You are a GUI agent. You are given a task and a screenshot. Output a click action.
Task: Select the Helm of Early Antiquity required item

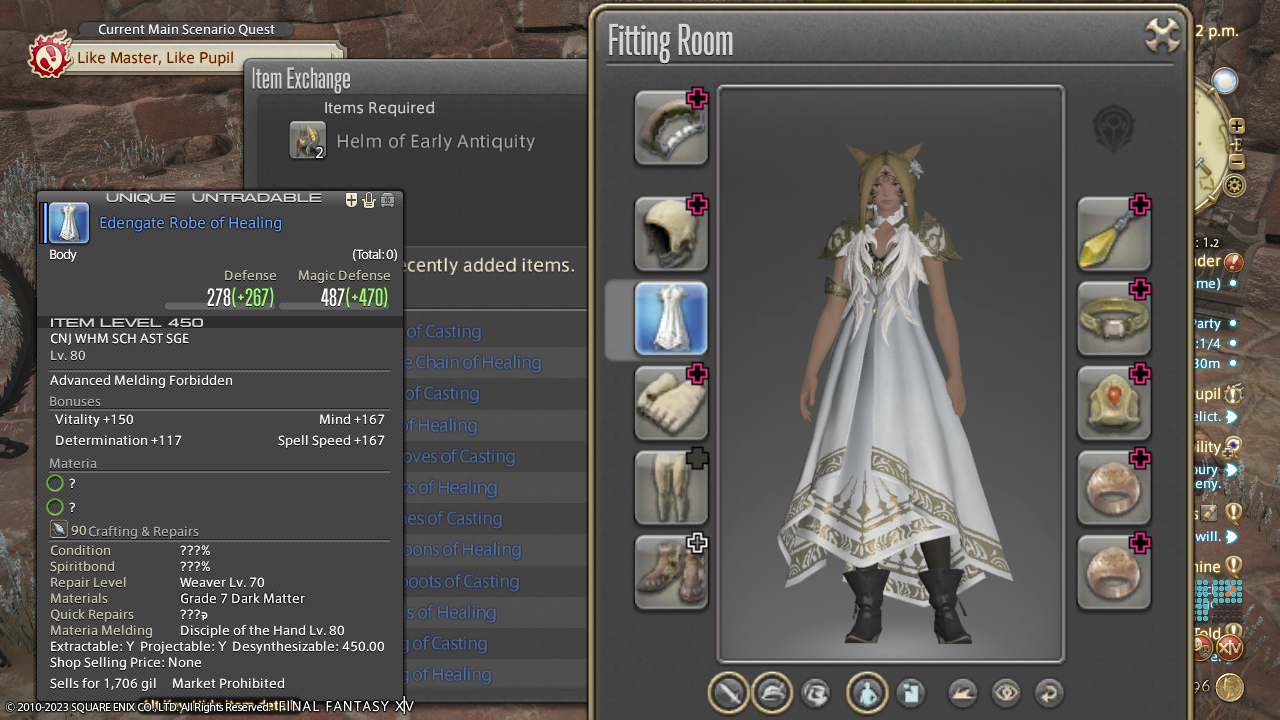(435, 141)
